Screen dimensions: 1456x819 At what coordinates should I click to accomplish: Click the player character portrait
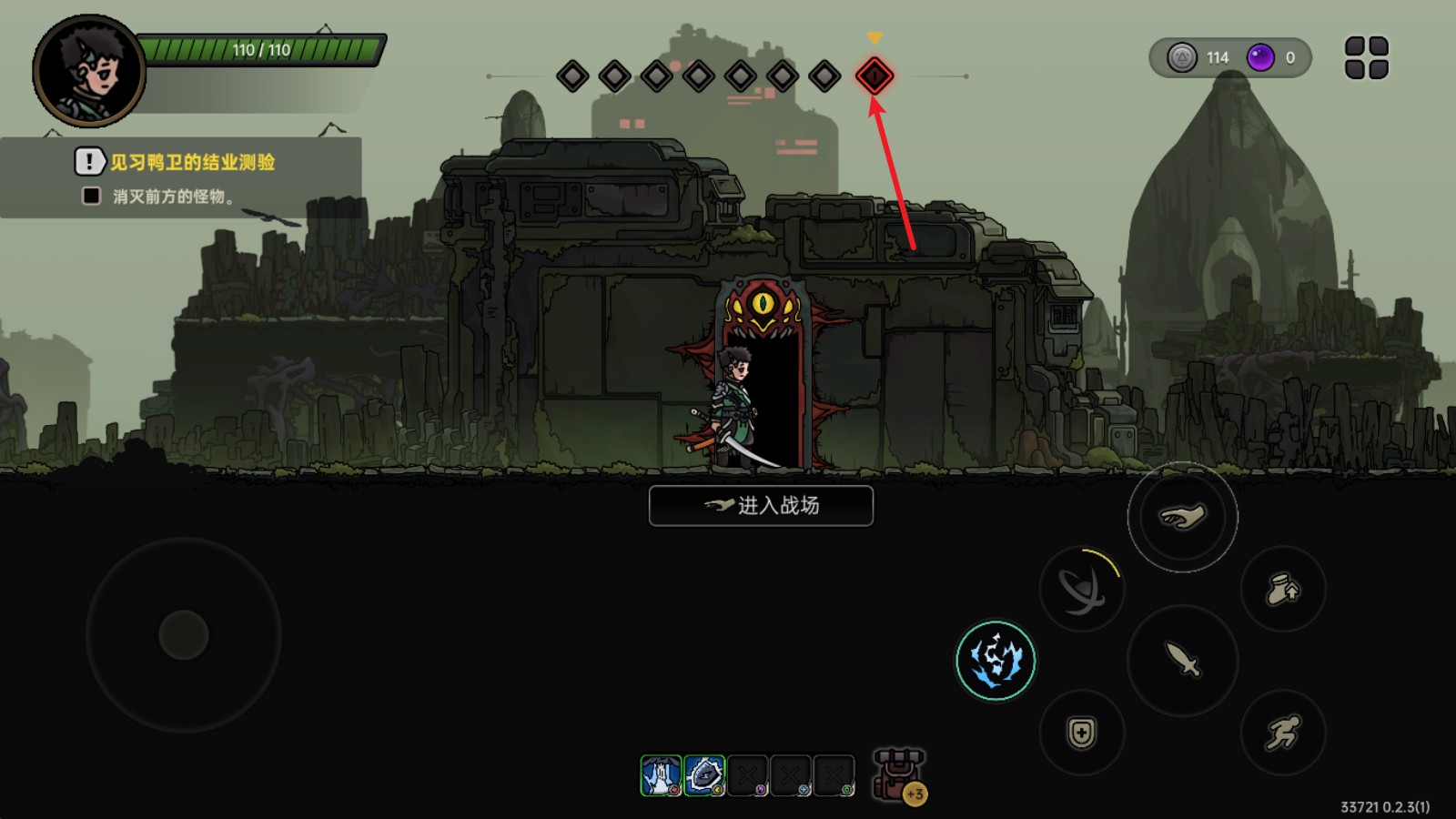click(89, 71)
